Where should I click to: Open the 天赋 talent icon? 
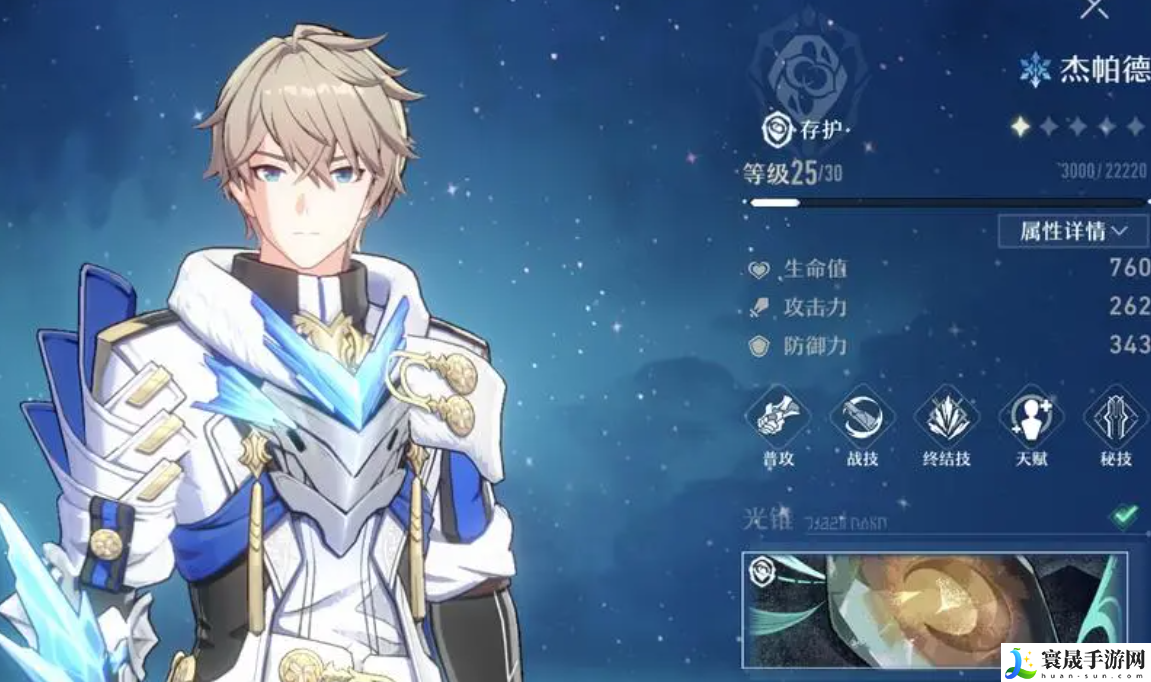[x=1031, y=417]
